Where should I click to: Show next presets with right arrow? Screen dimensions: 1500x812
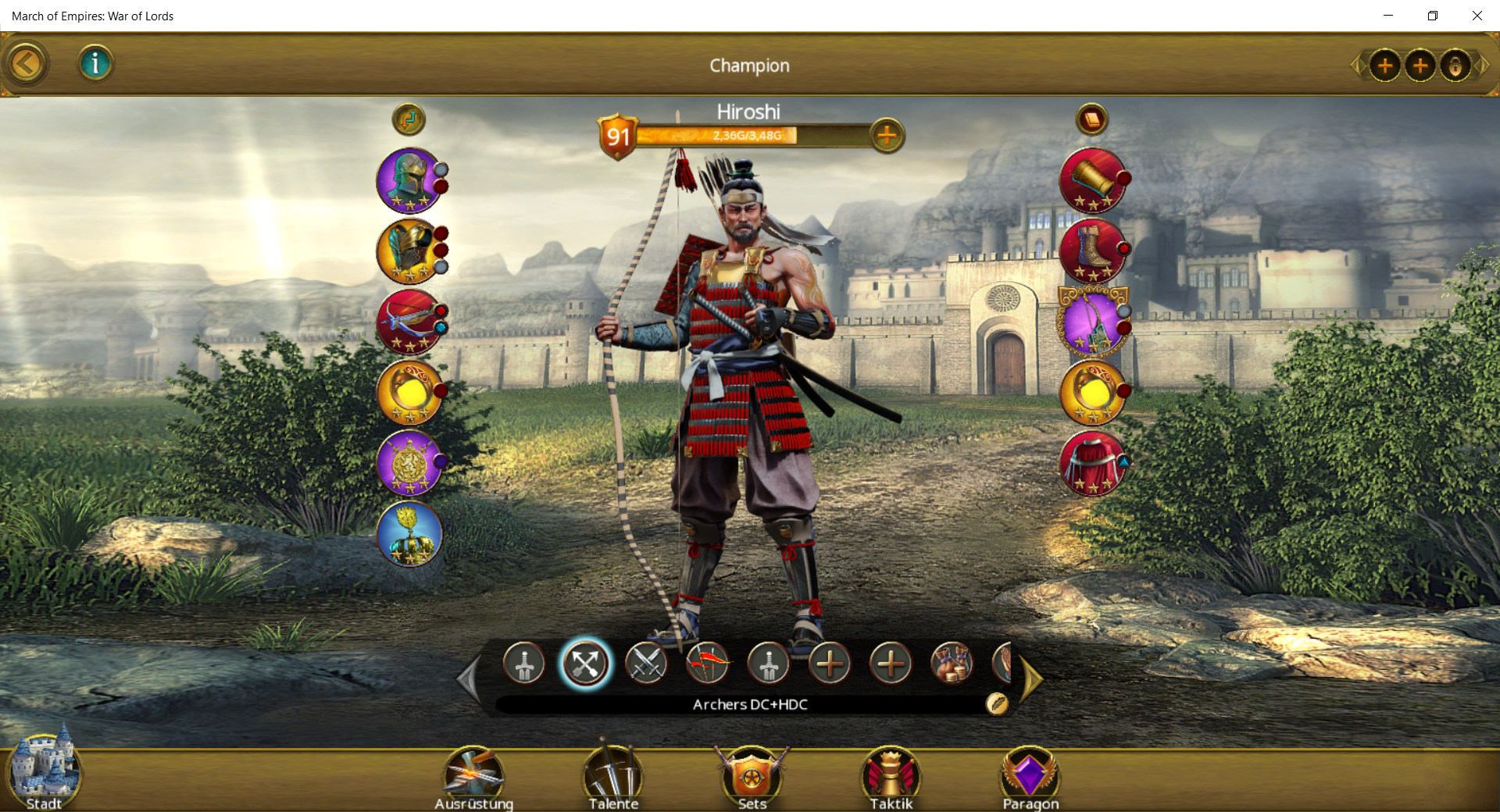[1031, 679]
